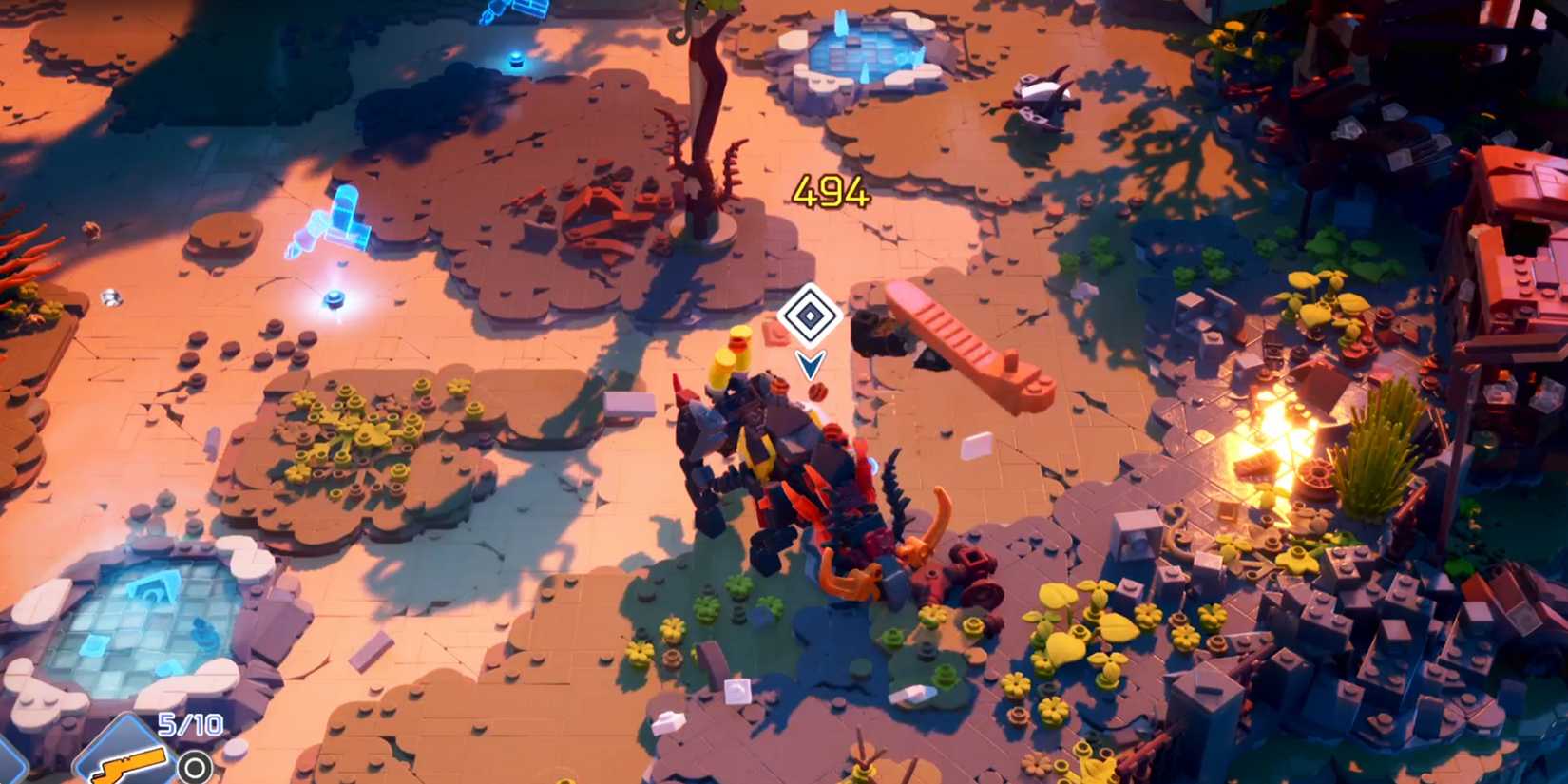1568x784 pixels.
Task: Click the circular reticle icon beside the shotgun
Action: (195, 765)
